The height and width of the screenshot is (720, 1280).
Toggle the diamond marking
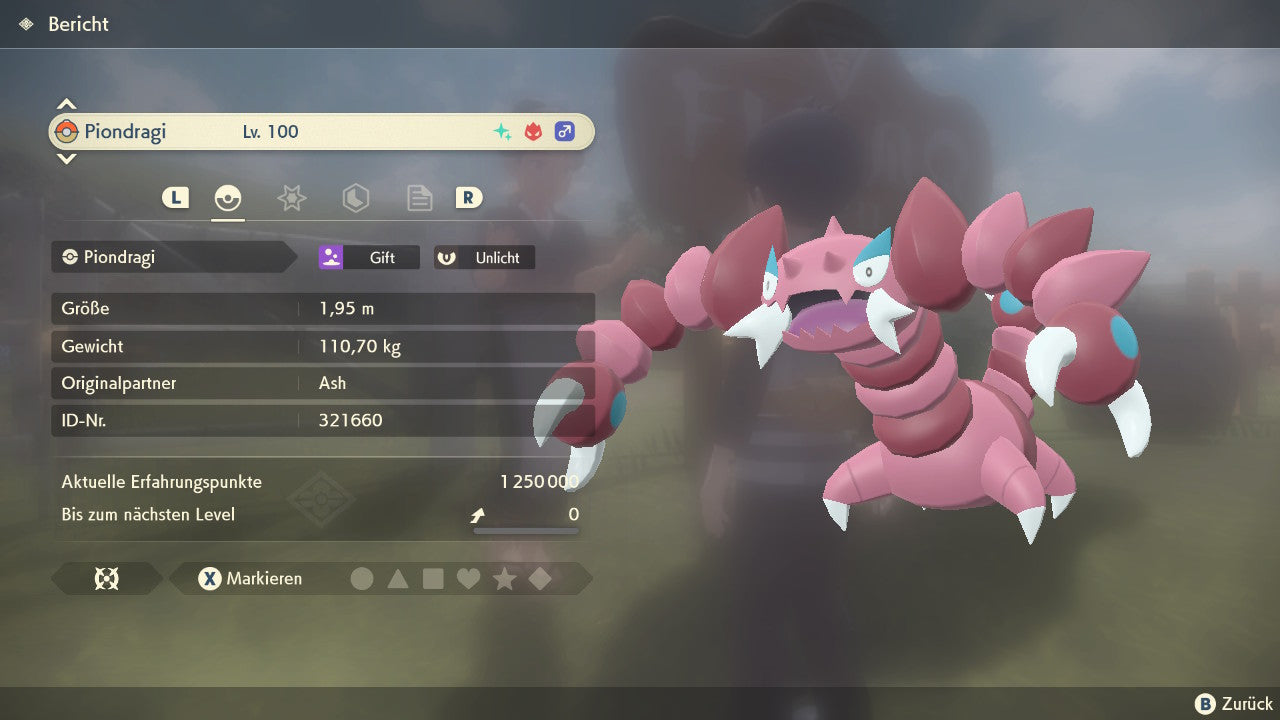click(540, 579)
